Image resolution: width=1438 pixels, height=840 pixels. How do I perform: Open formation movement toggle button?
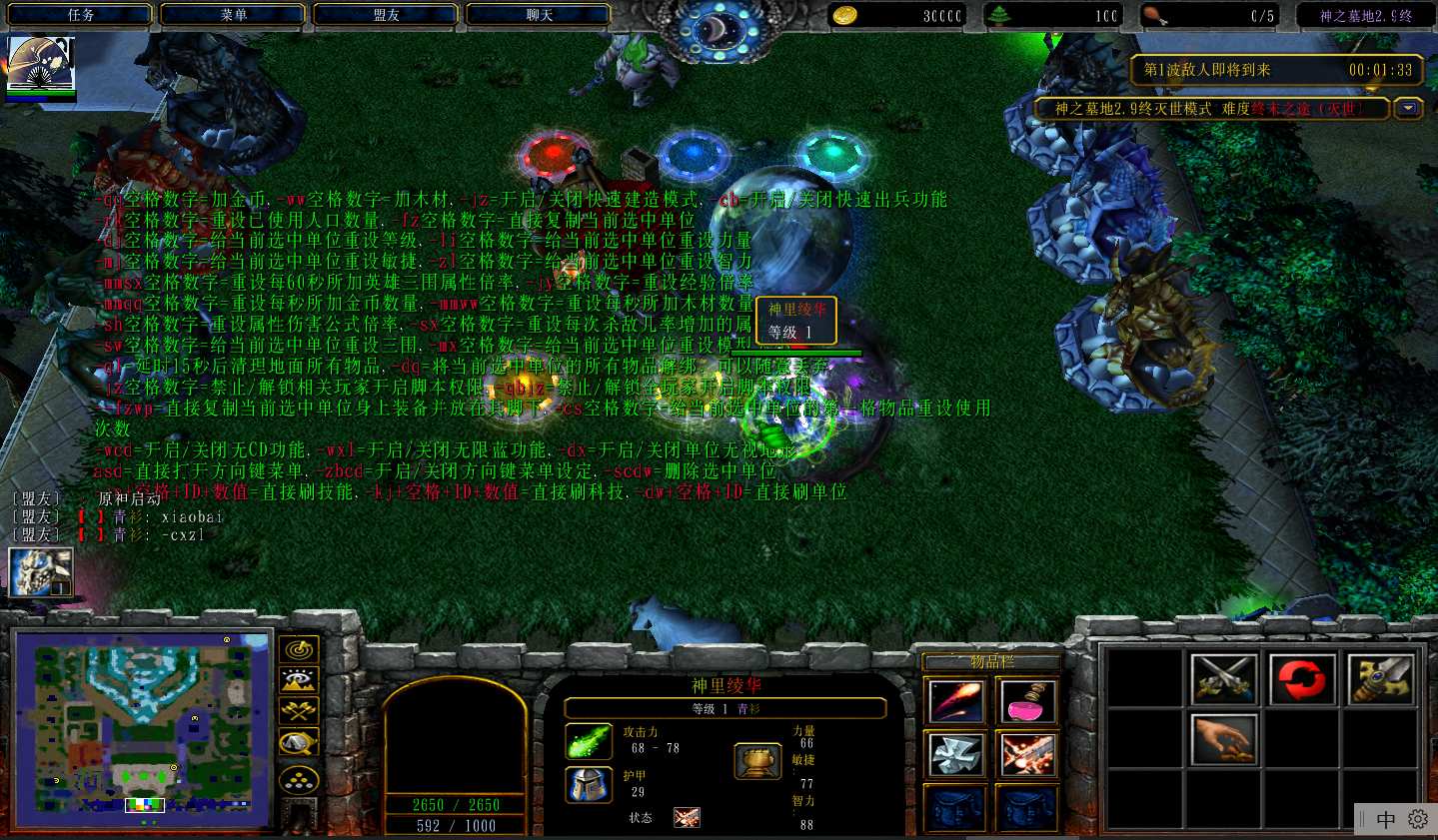point(299,779)
